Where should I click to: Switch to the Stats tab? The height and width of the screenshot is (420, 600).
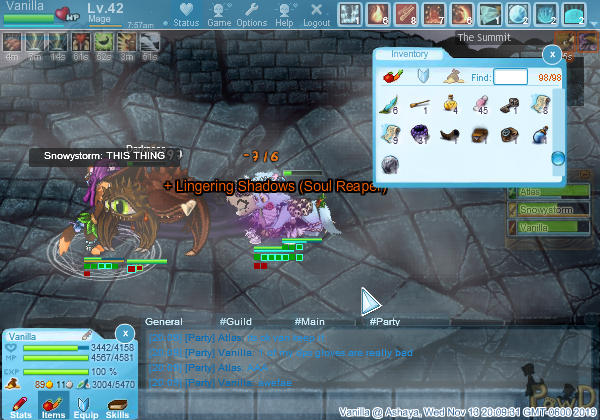coord(21,405)
